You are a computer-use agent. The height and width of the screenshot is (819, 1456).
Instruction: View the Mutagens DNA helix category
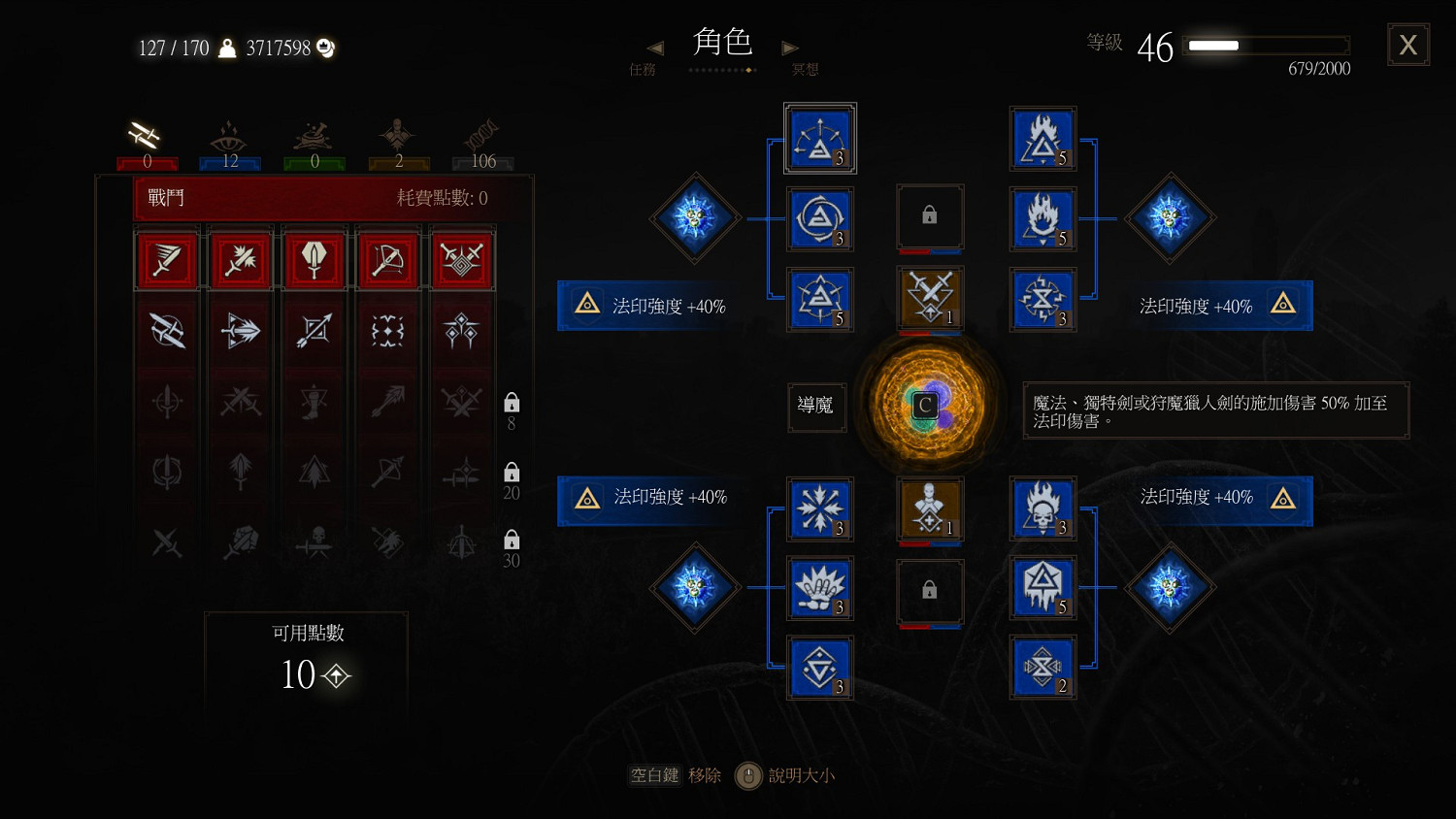coord(482,136)
